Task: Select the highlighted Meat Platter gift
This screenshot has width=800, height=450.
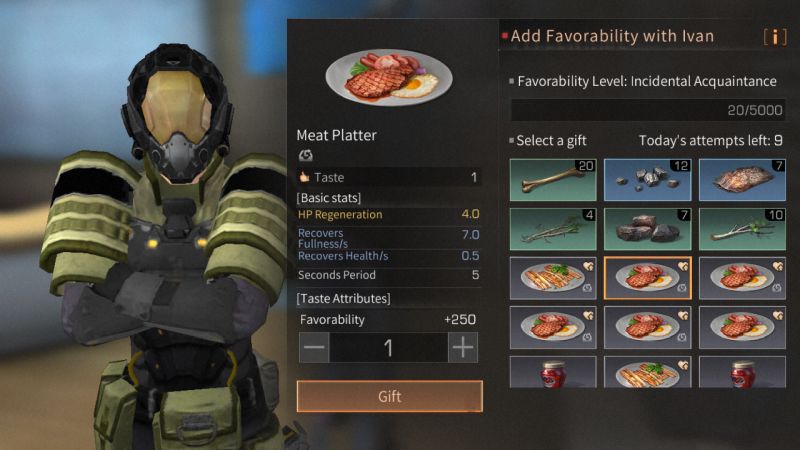Action: click(x=647, y=278)
